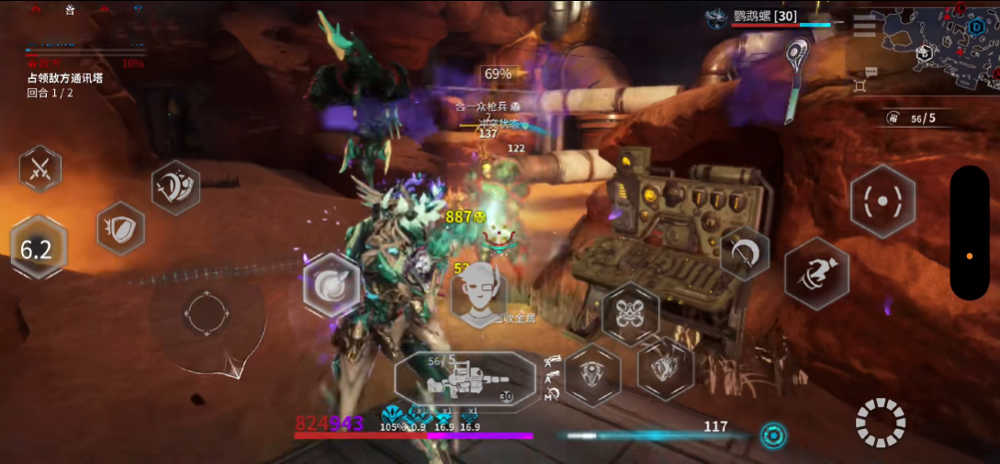
Task: Activate the swirl ability hexagon
Action: pyautogui.click(x=330, y=284)
